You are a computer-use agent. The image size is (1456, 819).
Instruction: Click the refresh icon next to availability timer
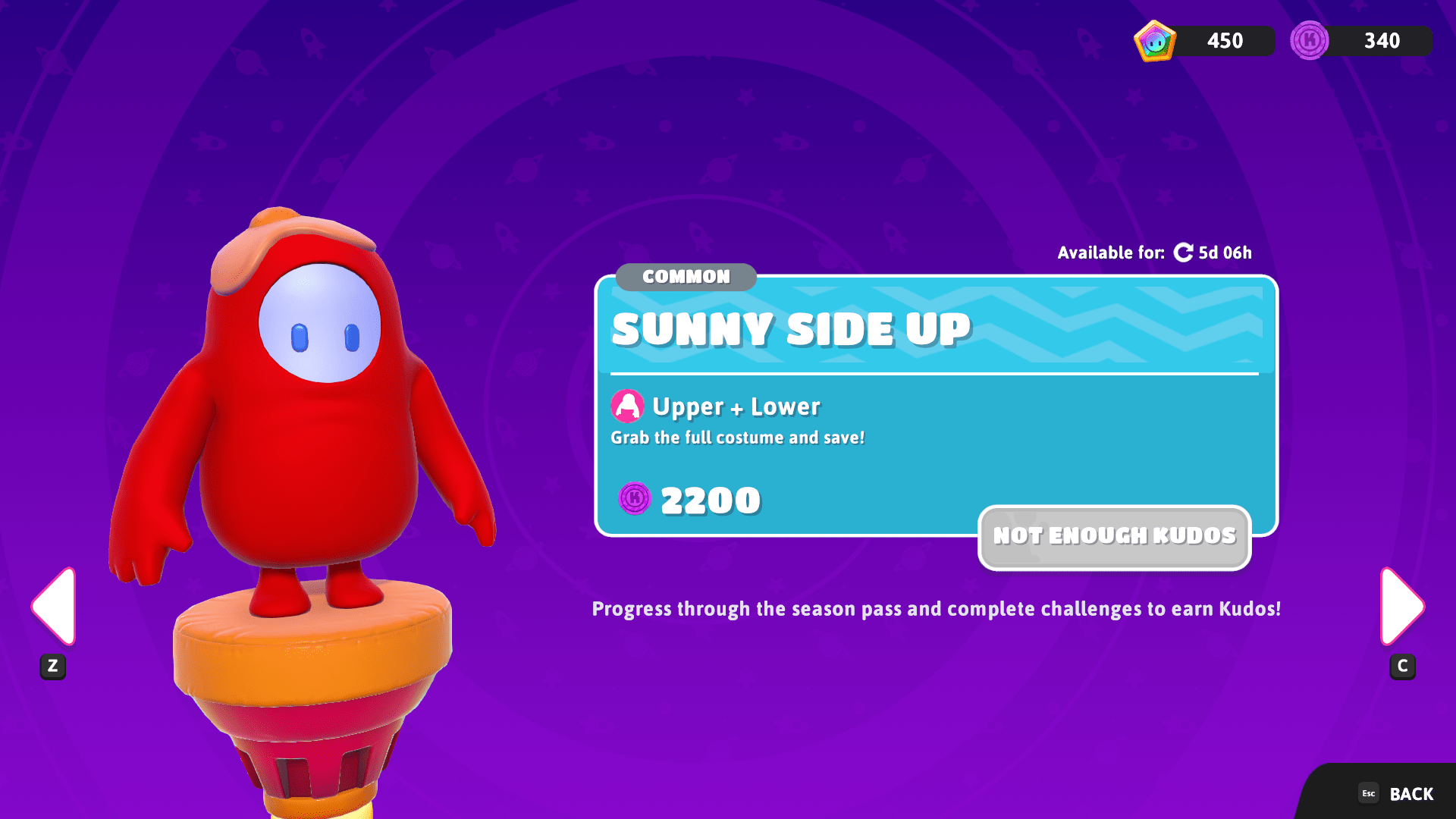tap(1184, 253)
